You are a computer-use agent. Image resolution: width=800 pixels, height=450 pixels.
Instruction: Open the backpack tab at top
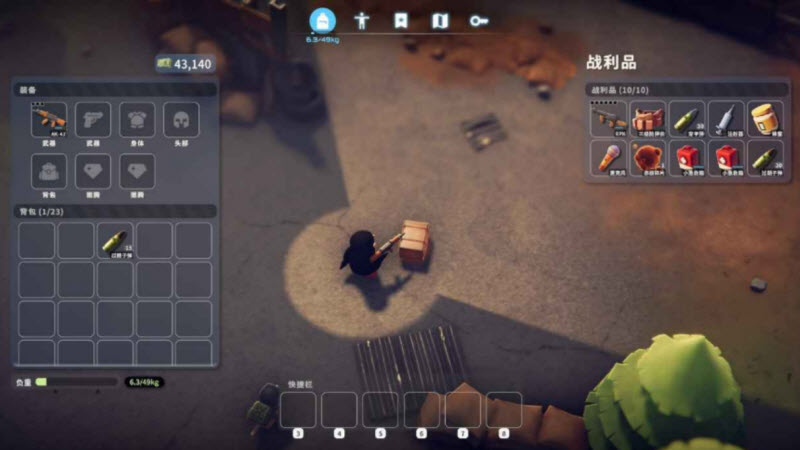[322, 20]
